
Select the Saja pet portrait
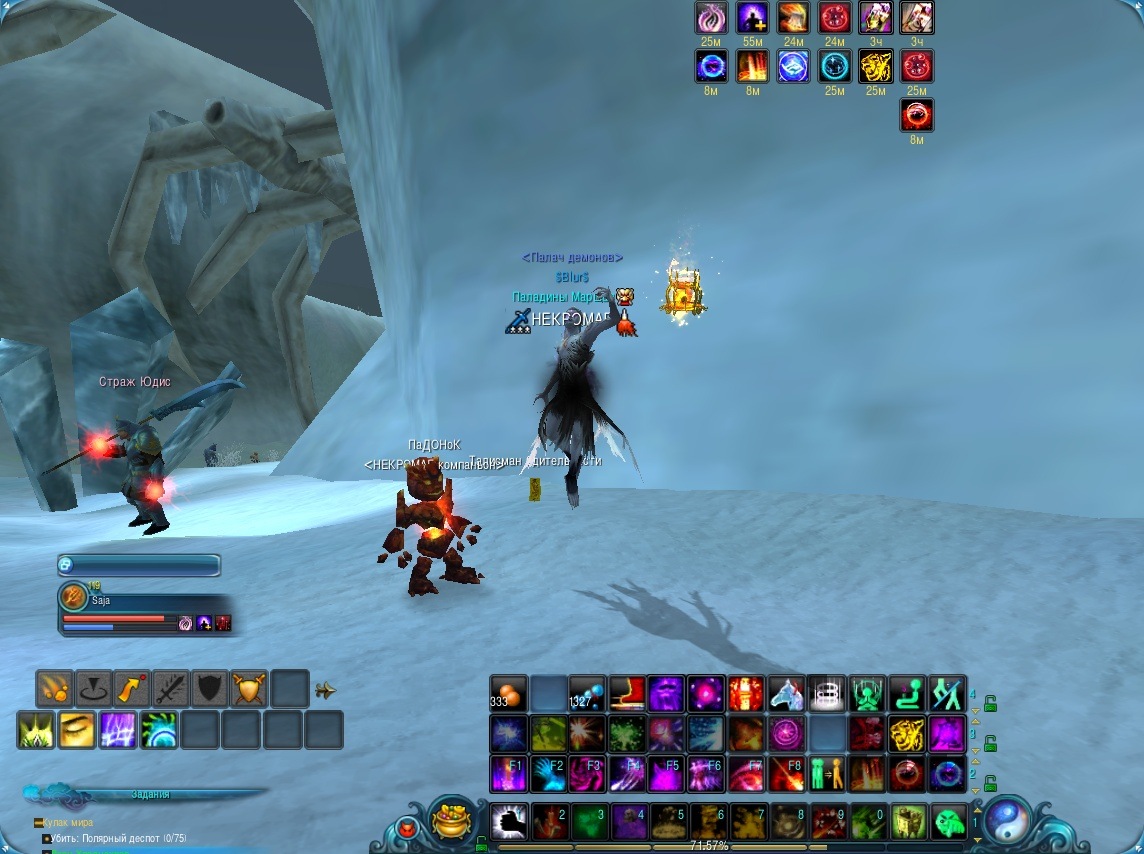(x=74, y=597)
